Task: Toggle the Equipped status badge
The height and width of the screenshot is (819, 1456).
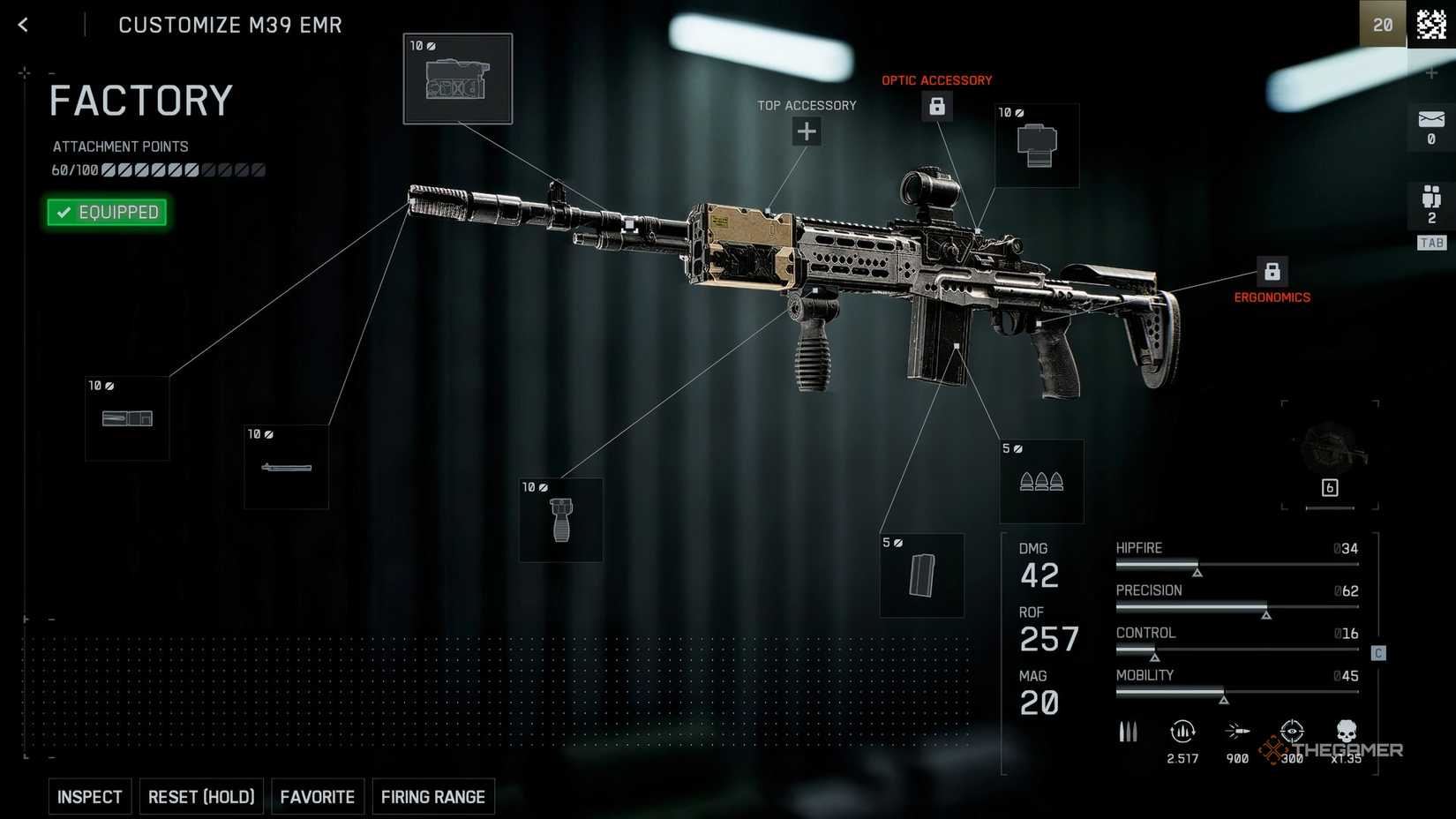Action: pos(106,212)
